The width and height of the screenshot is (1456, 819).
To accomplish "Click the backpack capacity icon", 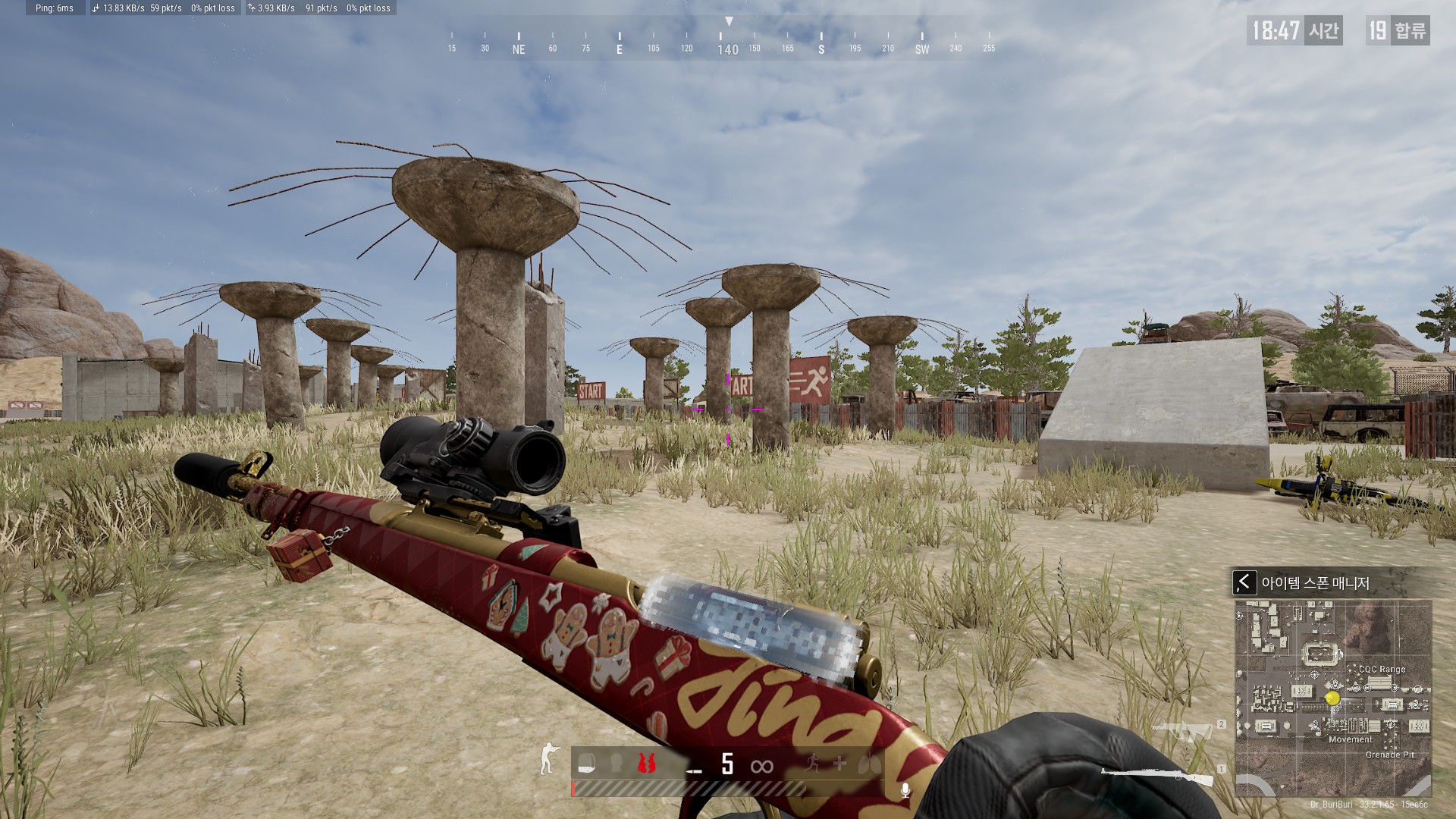I will (585, 764).
